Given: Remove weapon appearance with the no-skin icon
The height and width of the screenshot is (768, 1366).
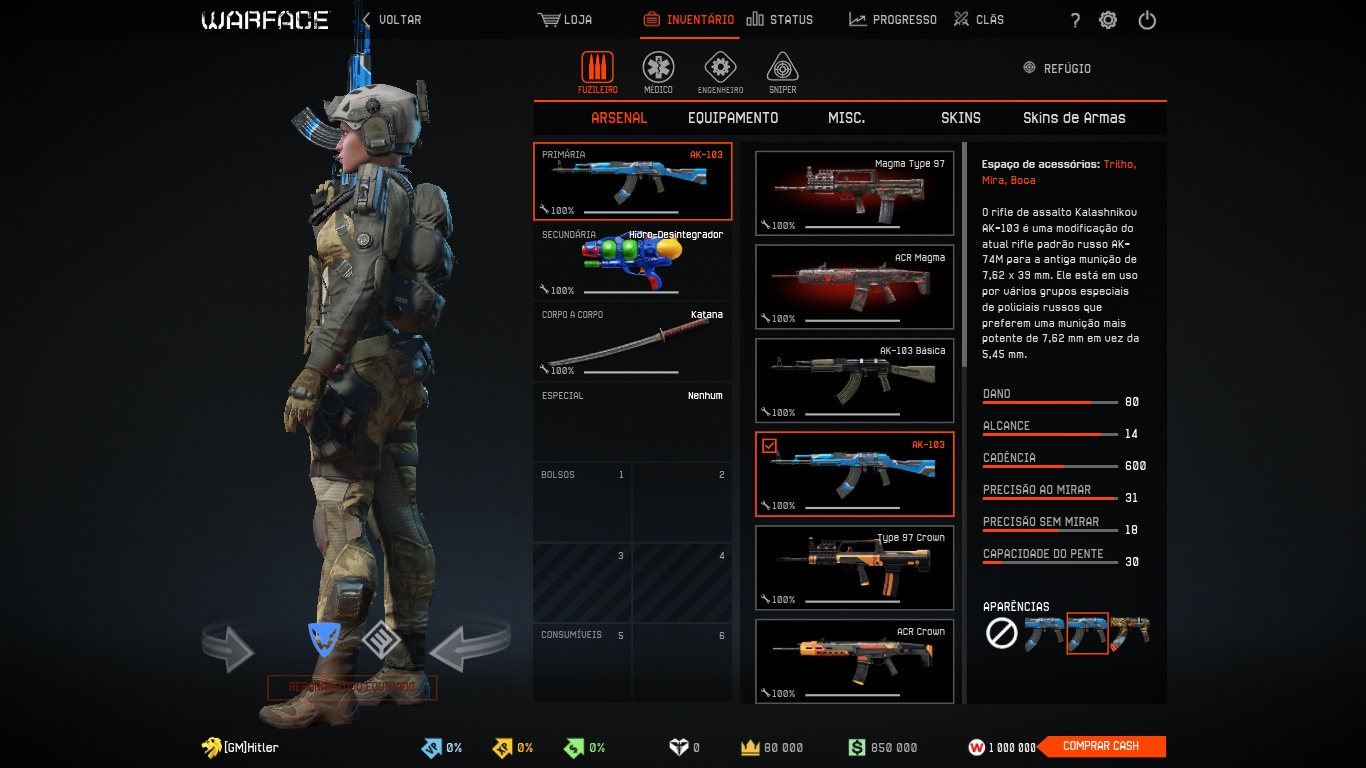Looking at the screenshot, I should pos(1001,633).
